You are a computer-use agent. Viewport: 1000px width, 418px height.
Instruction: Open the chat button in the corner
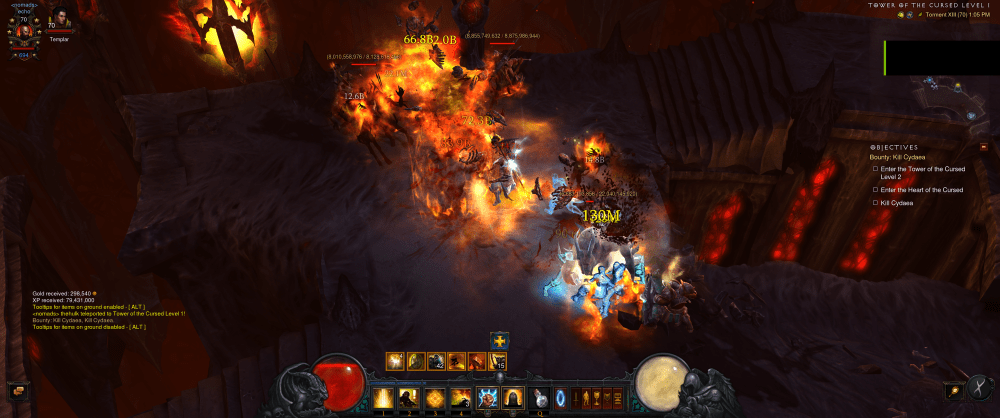tap(14, 389)
